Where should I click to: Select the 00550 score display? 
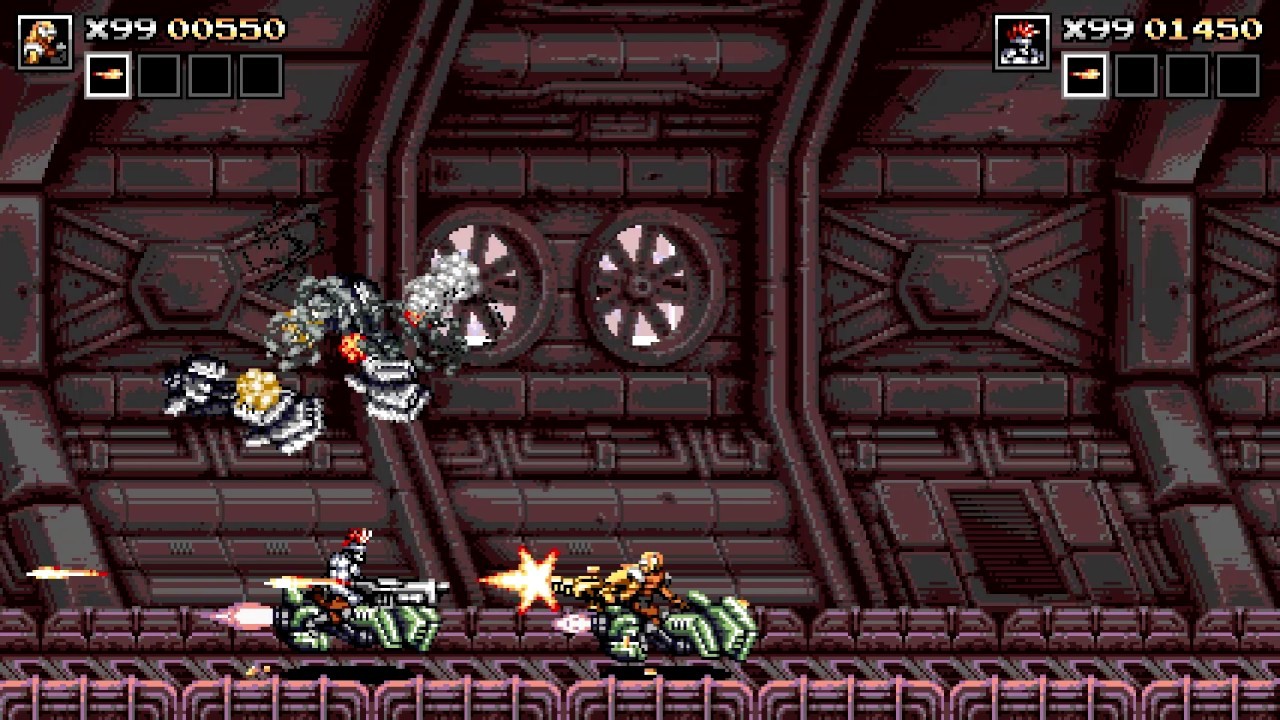(x=224, y=29)
